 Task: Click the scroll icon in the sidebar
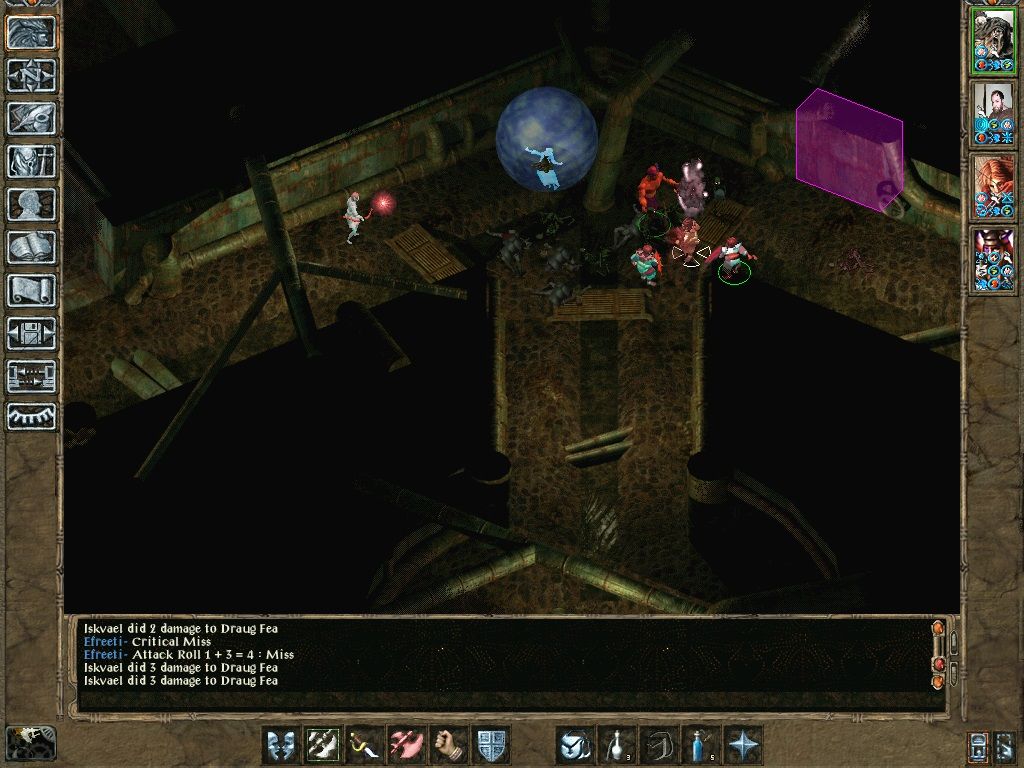[32, 290]
